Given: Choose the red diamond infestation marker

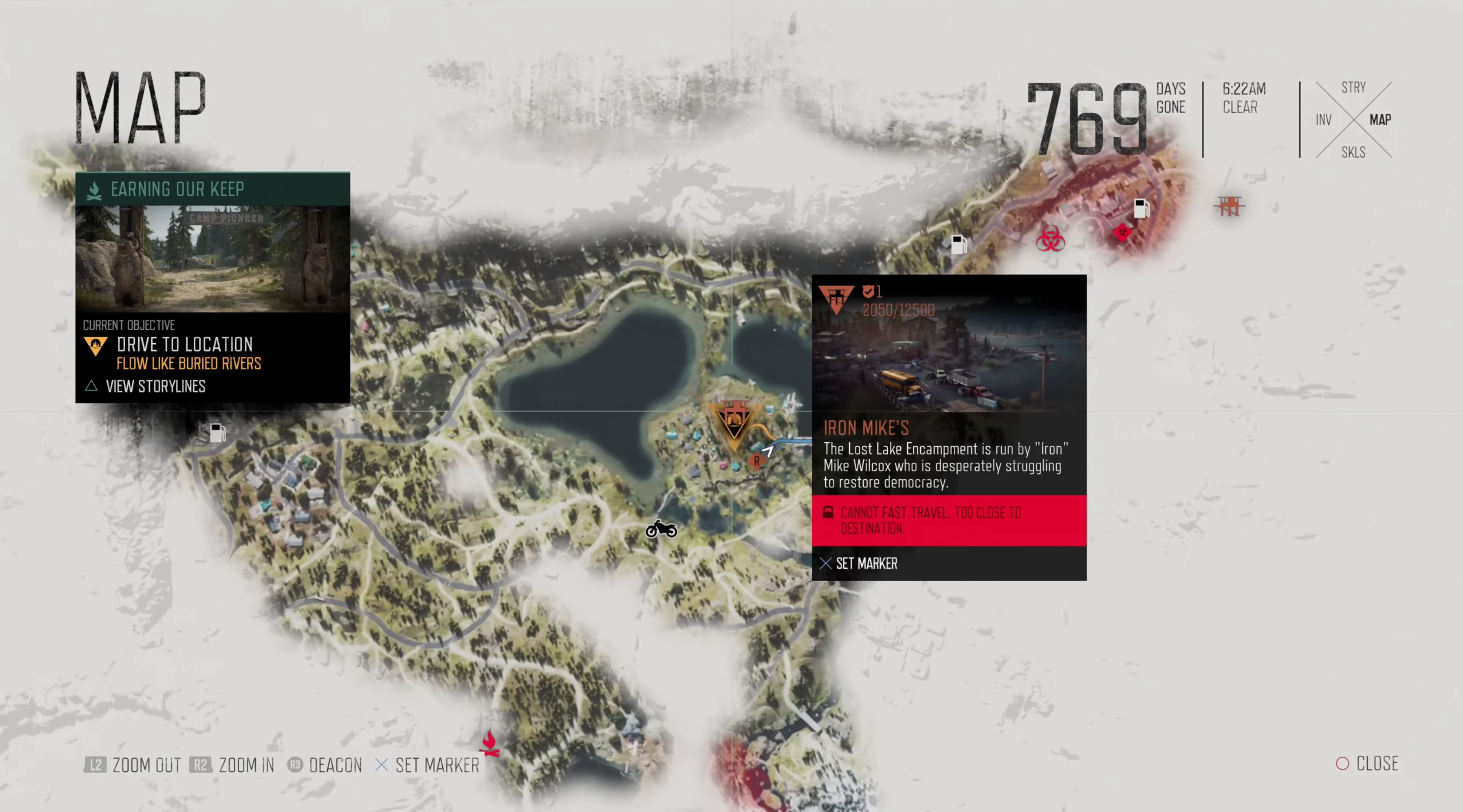Looking at the screenshot, I should [1121, 232].
